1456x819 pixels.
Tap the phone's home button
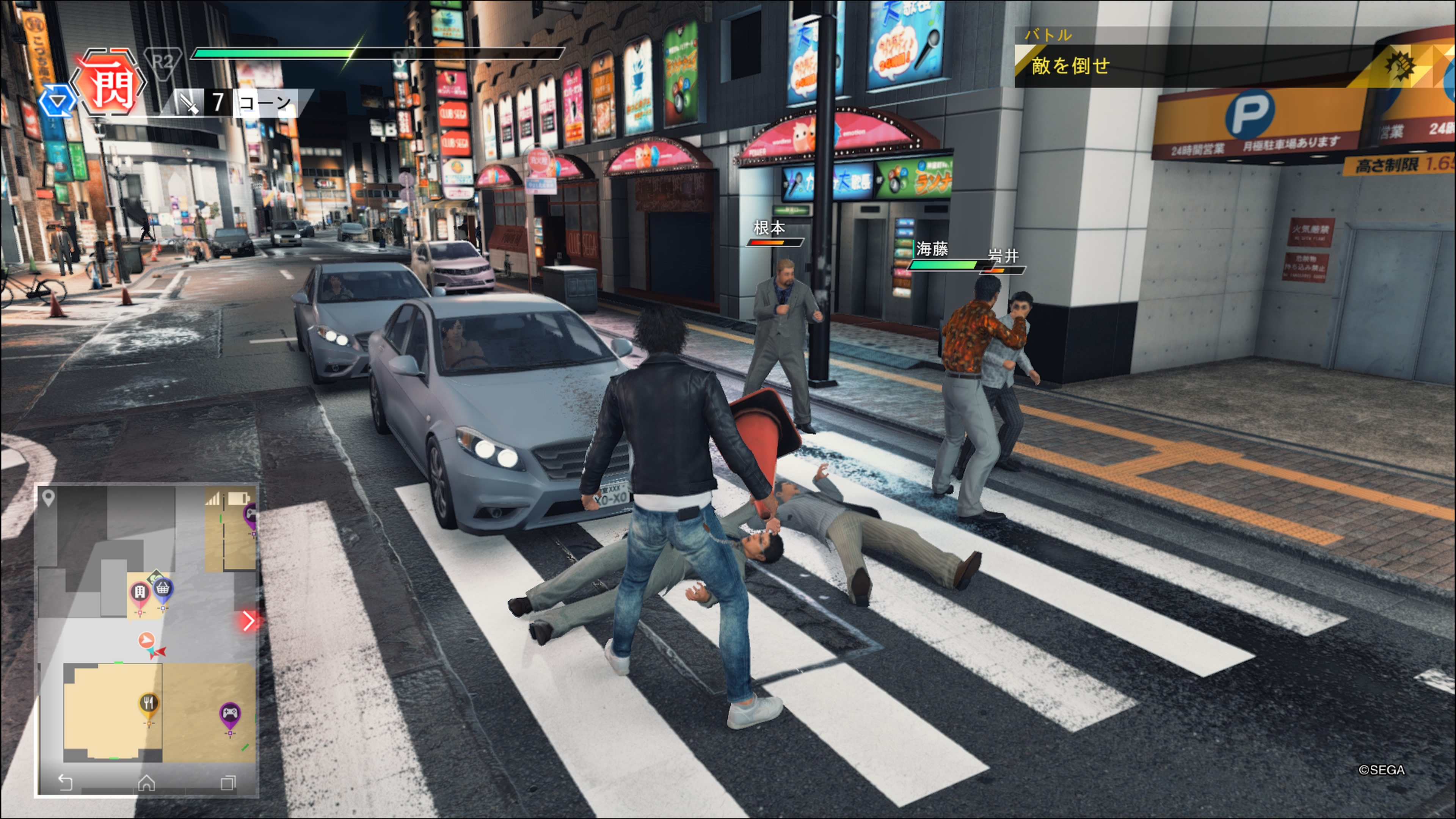tap(146, 783)
